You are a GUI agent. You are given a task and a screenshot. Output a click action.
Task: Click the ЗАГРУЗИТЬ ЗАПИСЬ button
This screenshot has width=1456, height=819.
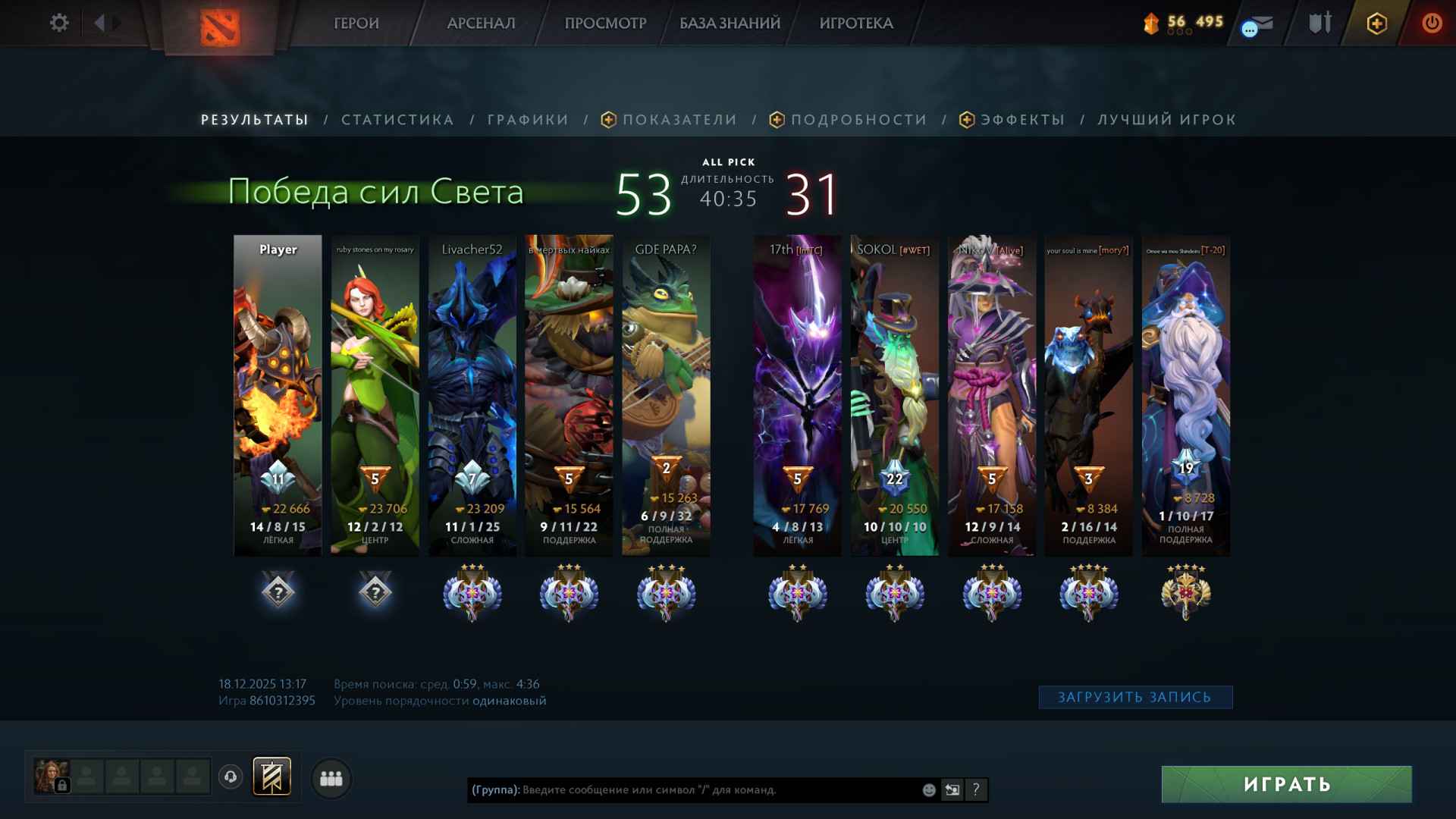coord(1135,696)
